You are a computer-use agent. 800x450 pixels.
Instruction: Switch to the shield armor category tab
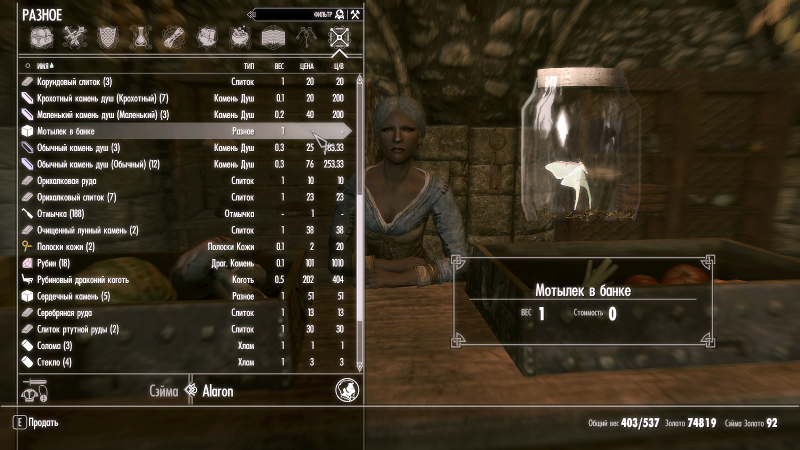108,38
